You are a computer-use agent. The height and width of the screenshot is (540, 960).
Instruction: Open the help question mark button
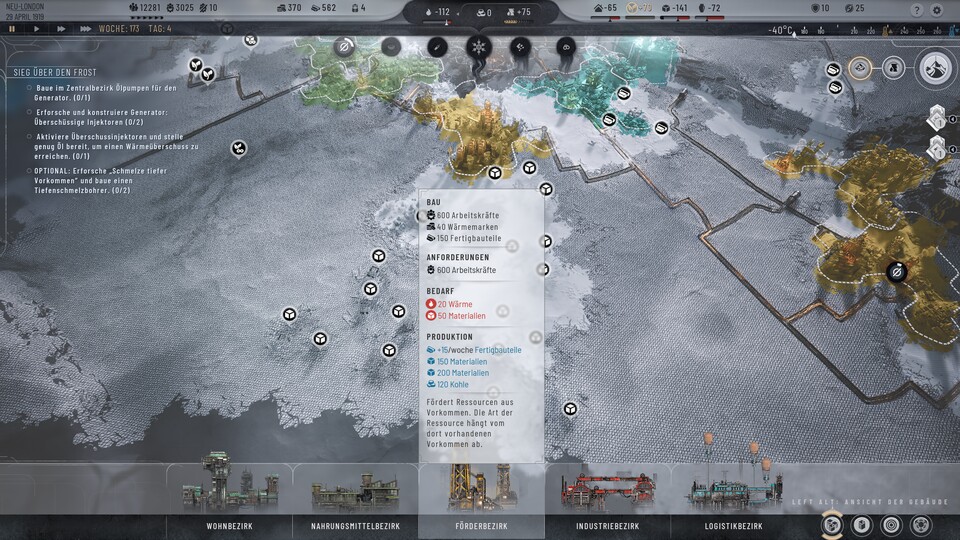(917, 10)
